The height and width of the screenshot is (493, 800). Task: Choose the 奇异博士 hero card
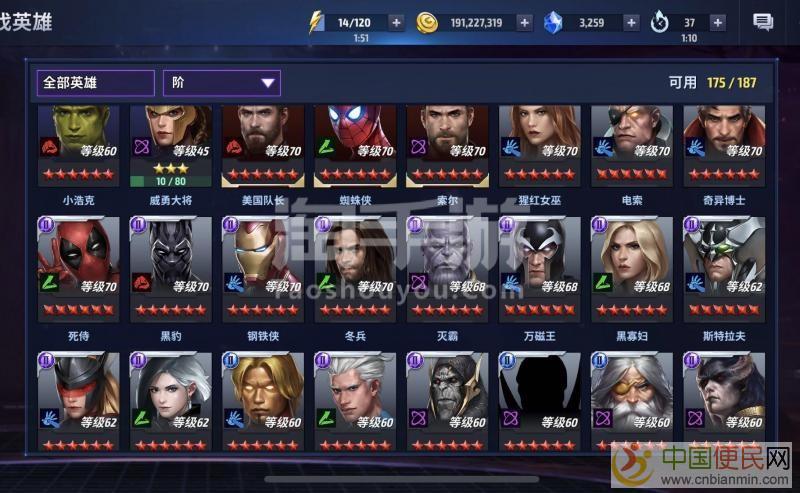point(723,146)
